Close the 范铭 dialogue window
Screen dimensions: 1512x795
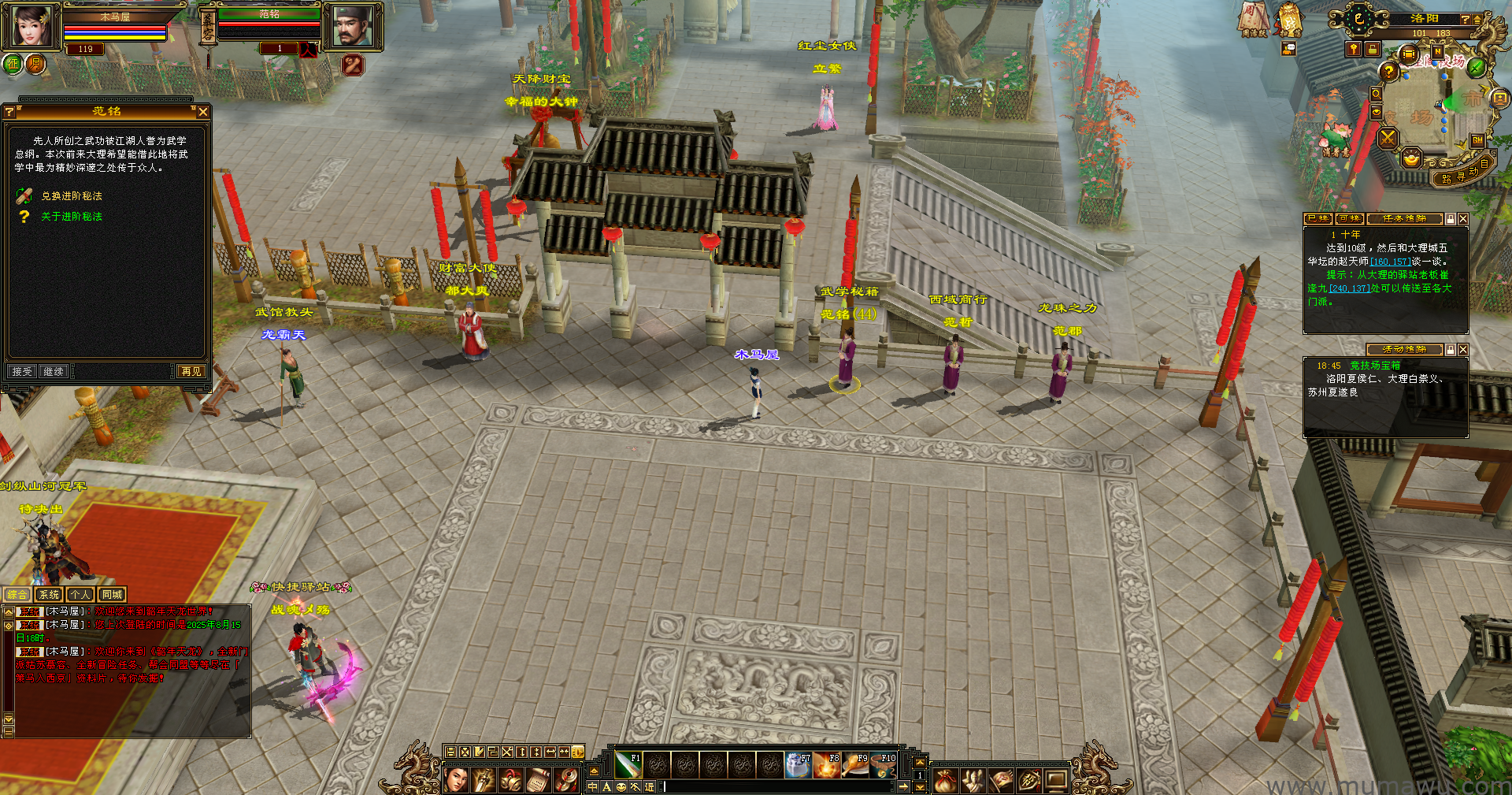point(203,112)
